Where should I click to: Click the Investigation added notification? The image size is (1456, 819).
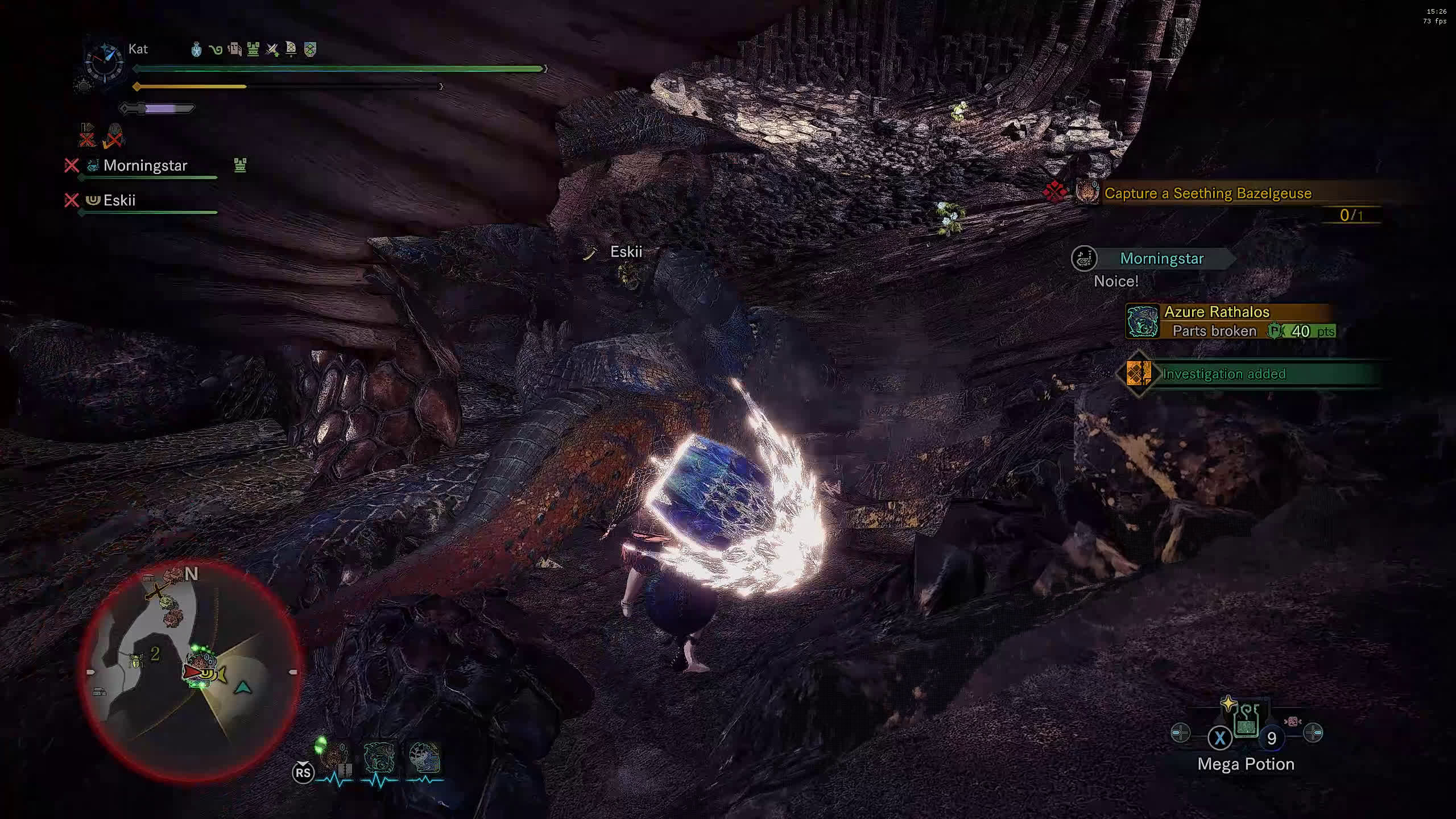pyautogui.click(x=1223, y=374)
